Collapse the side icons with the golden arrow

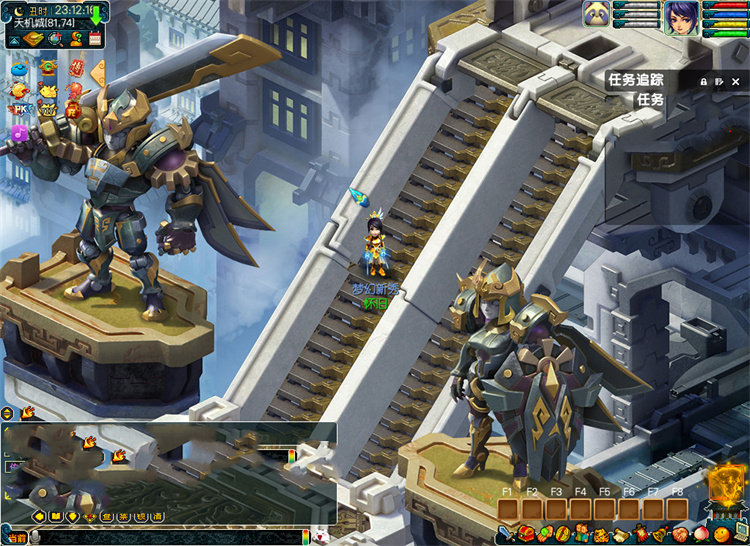click(x=98, y=72)
